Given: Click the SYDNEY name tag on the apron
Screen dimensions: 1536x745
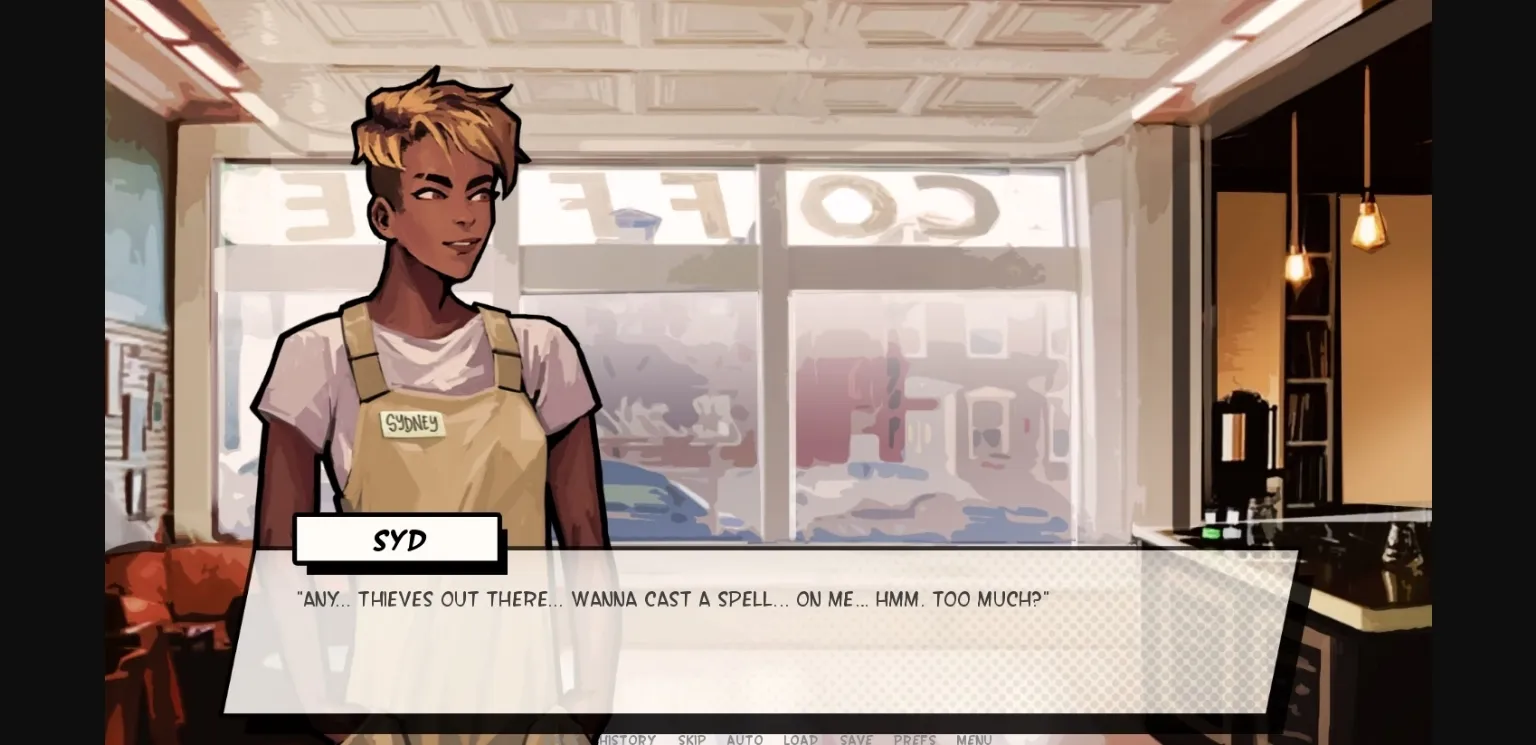Looking at the screenshot, I should click(x=410, y=424).
